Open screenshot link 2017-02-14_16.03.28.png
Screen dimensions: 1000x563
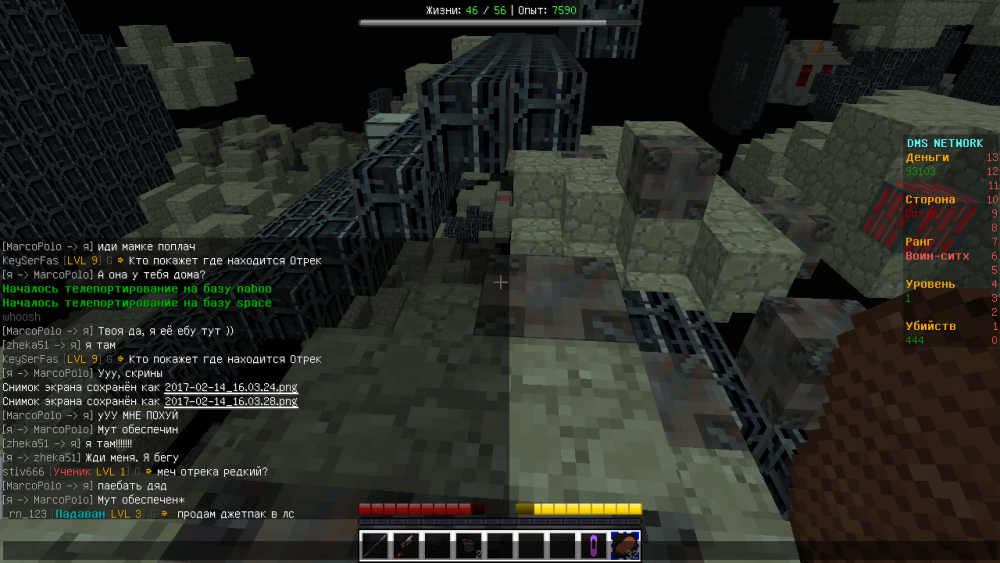click(x=231, y=401)
